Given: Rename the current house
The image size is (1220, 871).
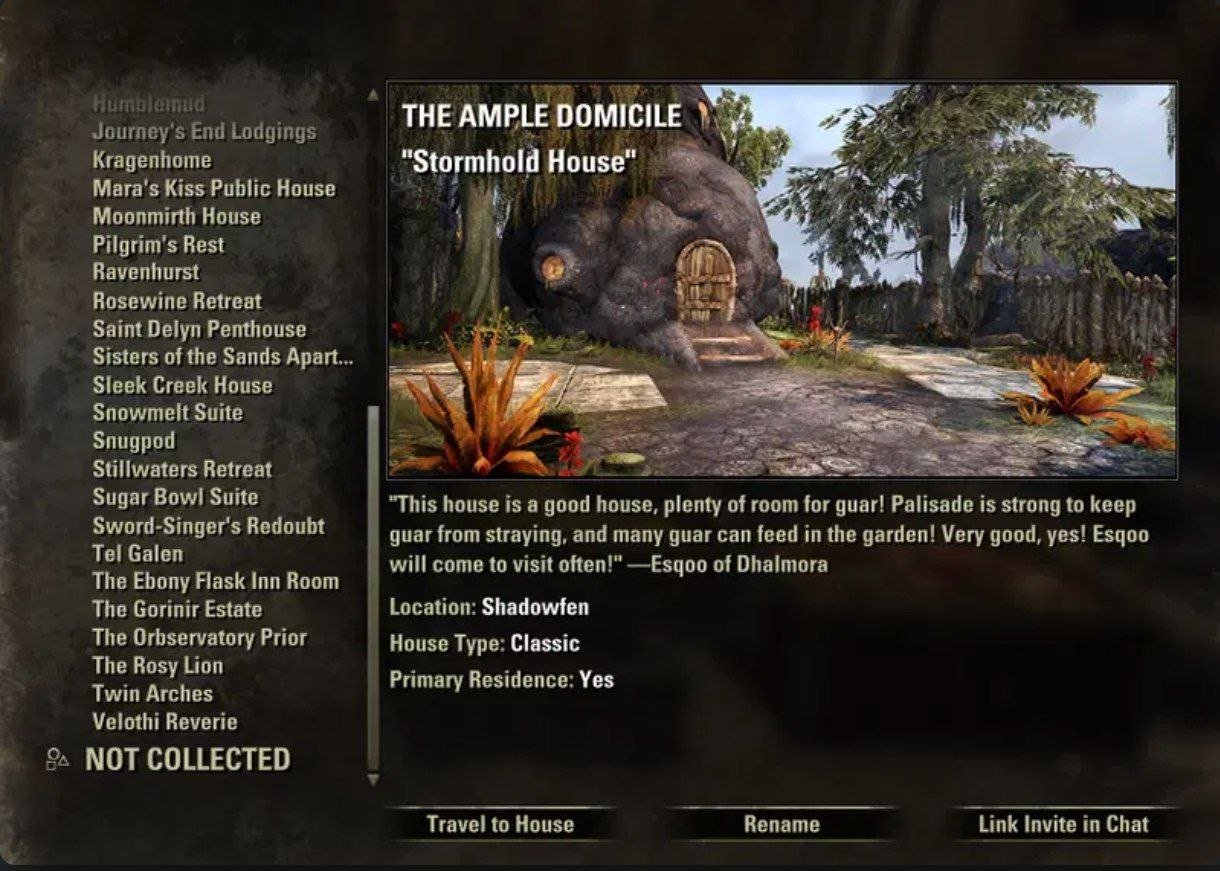Looking at the screenshot, I should (781, 824).
